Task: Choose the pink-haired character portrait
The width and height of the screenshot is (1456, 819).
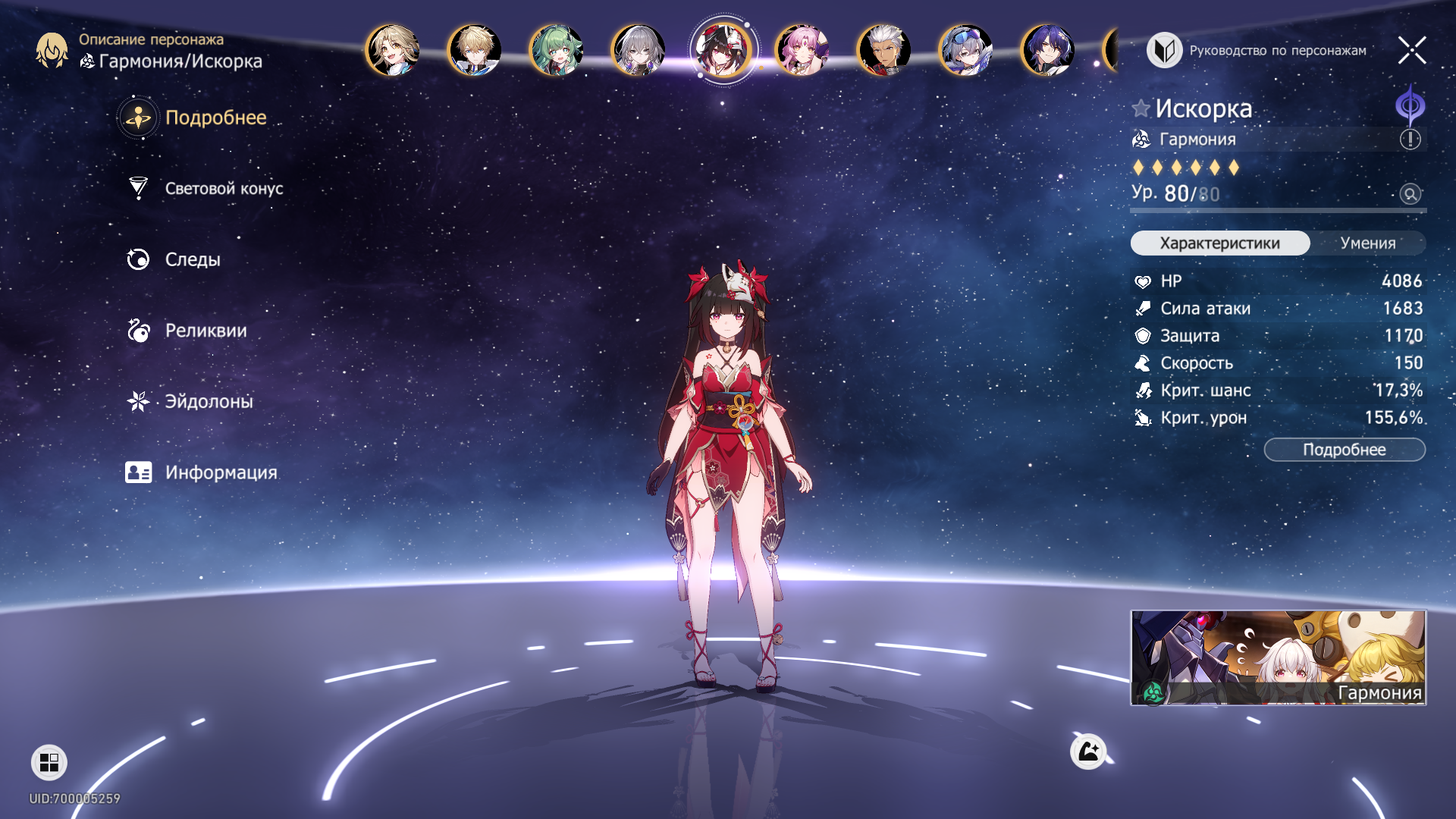Action: (x=802, y=51)
